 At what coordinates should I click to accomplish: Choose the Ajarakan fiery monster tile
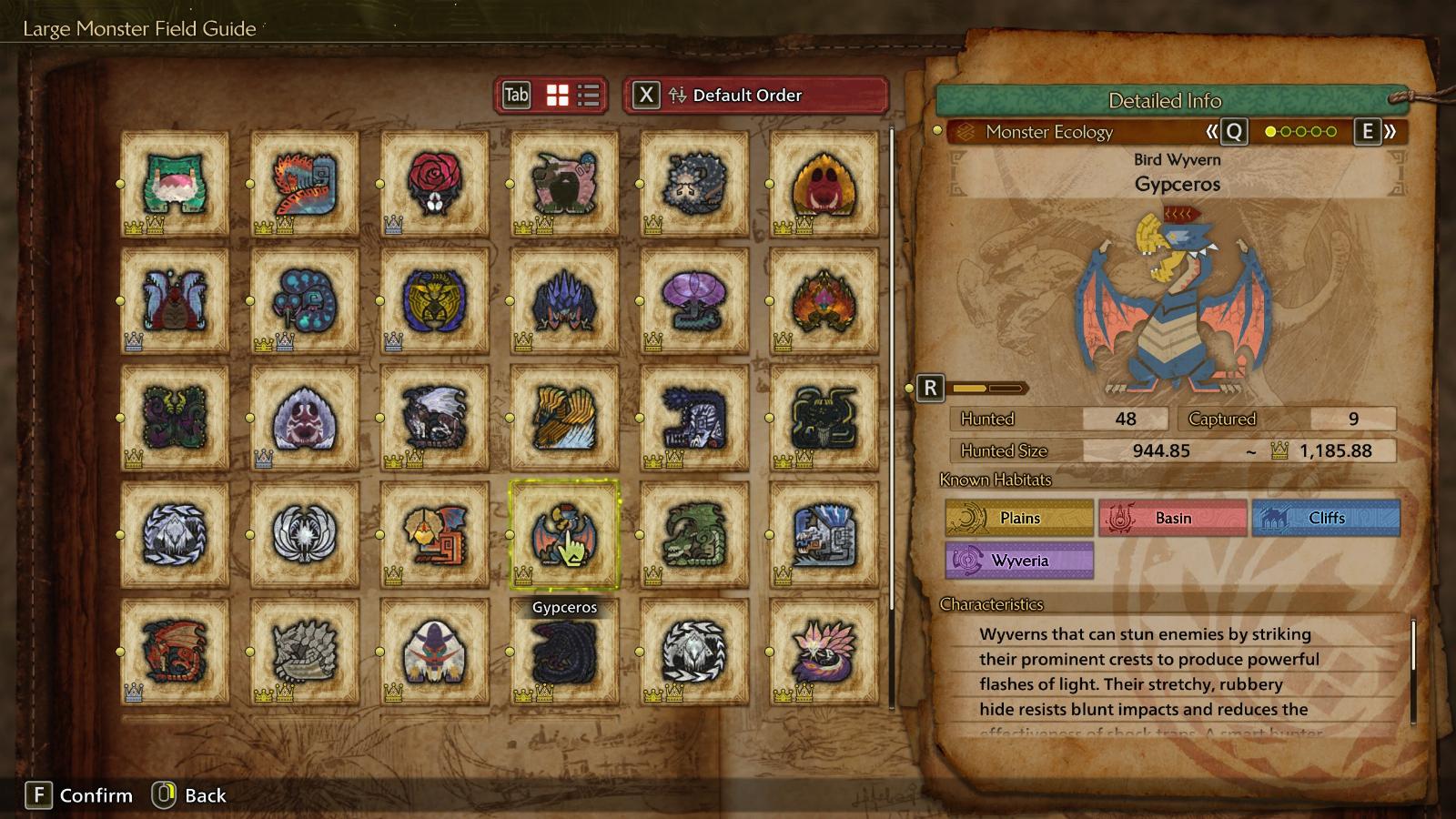[824, 301]
